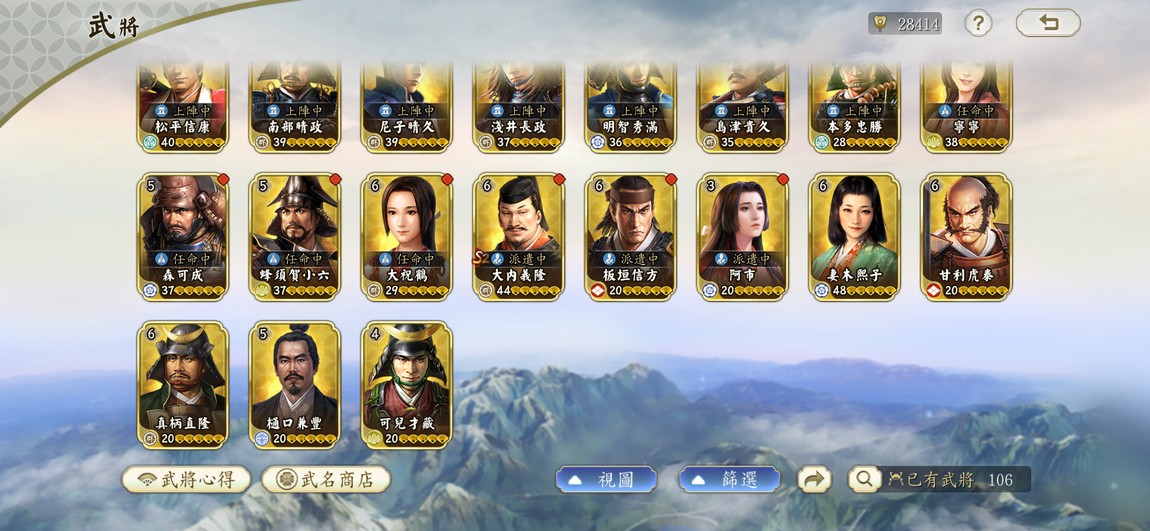The width and height of the screenshot is (1150, 531).
Task: Open the 武名商店 shop
Action: click(326, 479)
